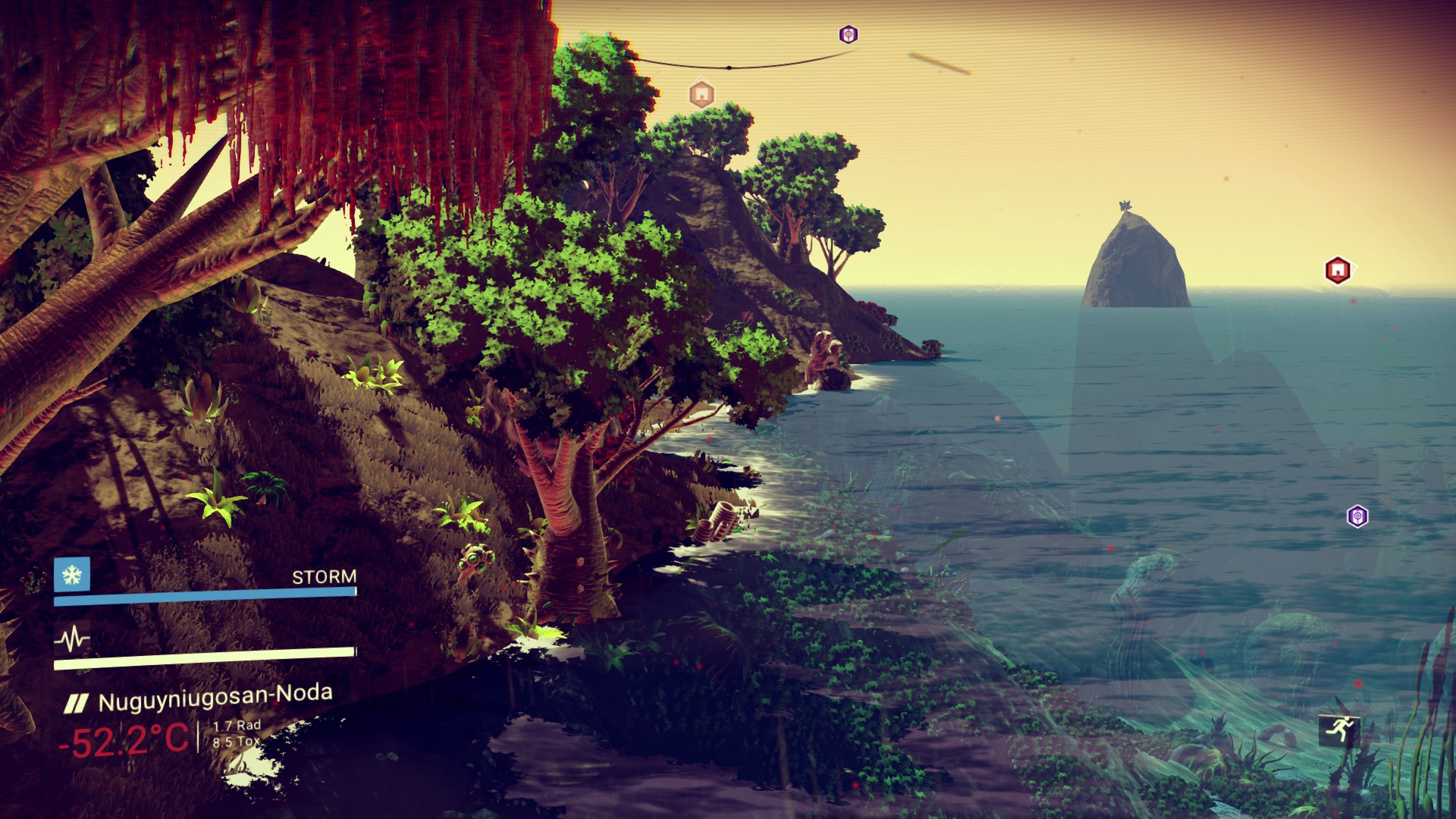Select the faded orange shelter waypoint marker

point(701,95)
